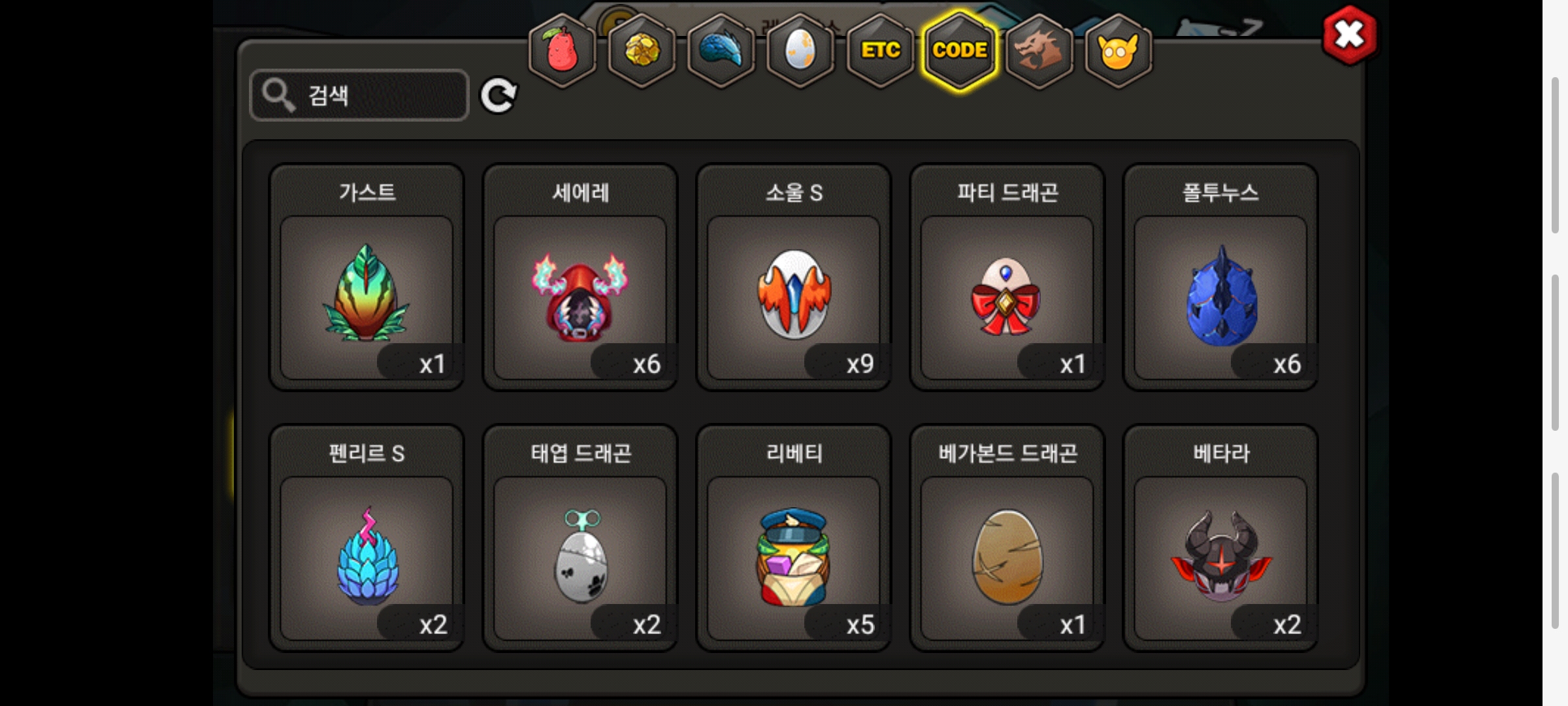Open the ETC category tab
This screenshot has width=1568, height=706.
point(880,51)
